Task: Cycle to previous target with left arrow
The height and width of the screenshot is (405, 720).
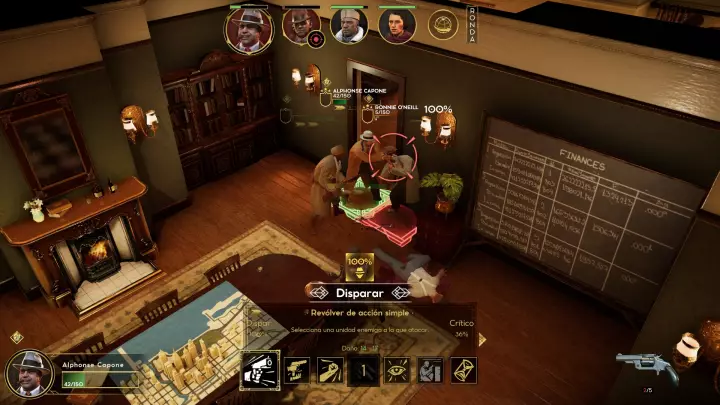Action: [x=318, y=292]
